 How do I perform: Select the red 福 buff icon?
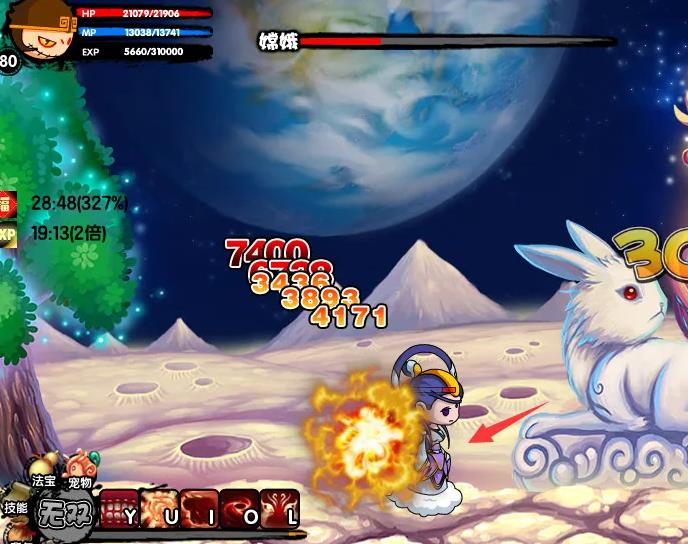[x=8, y=203]
